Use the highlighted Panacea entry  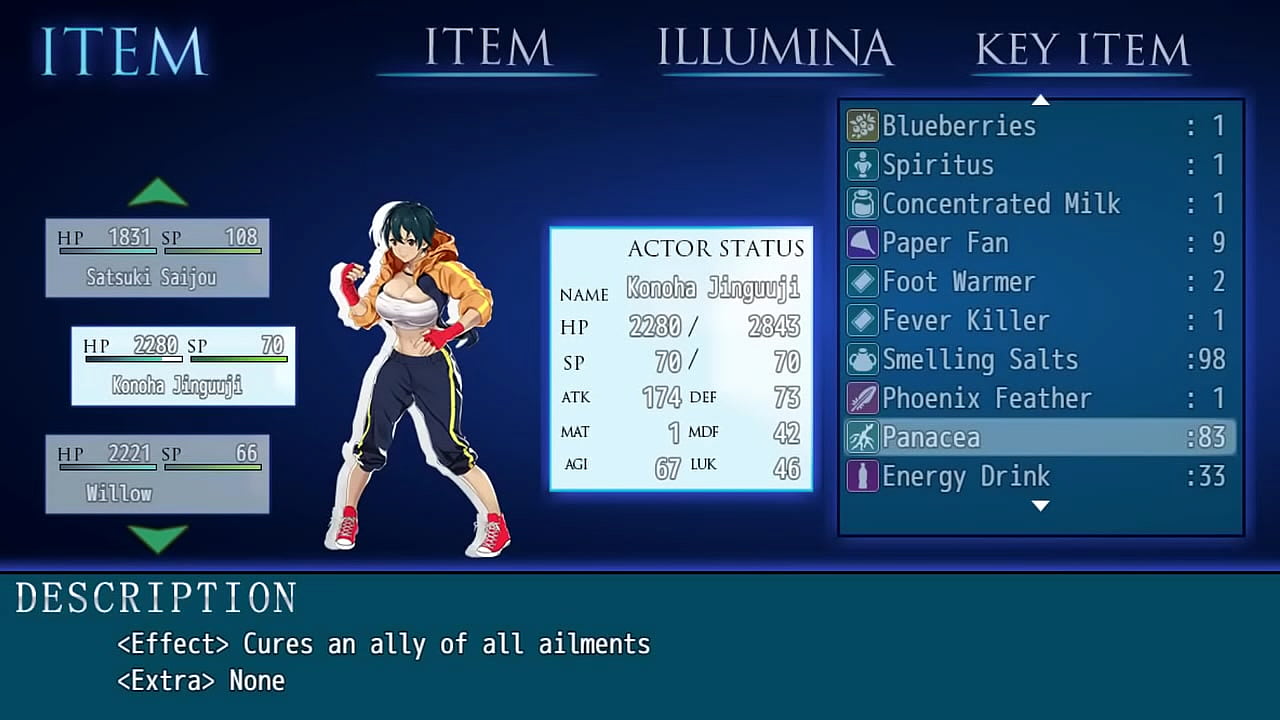tap(1040, 438)
